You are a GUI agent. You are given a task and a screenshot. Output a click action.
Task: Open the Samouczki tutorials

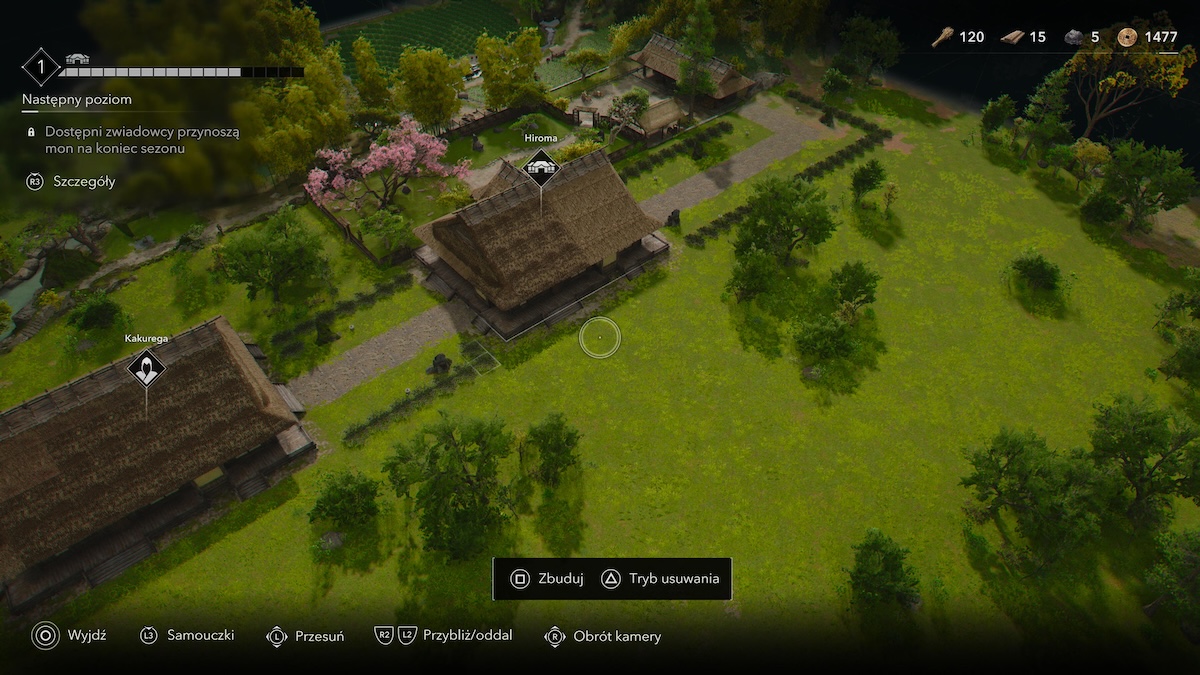pyautogui.click(x=187, y=636)
